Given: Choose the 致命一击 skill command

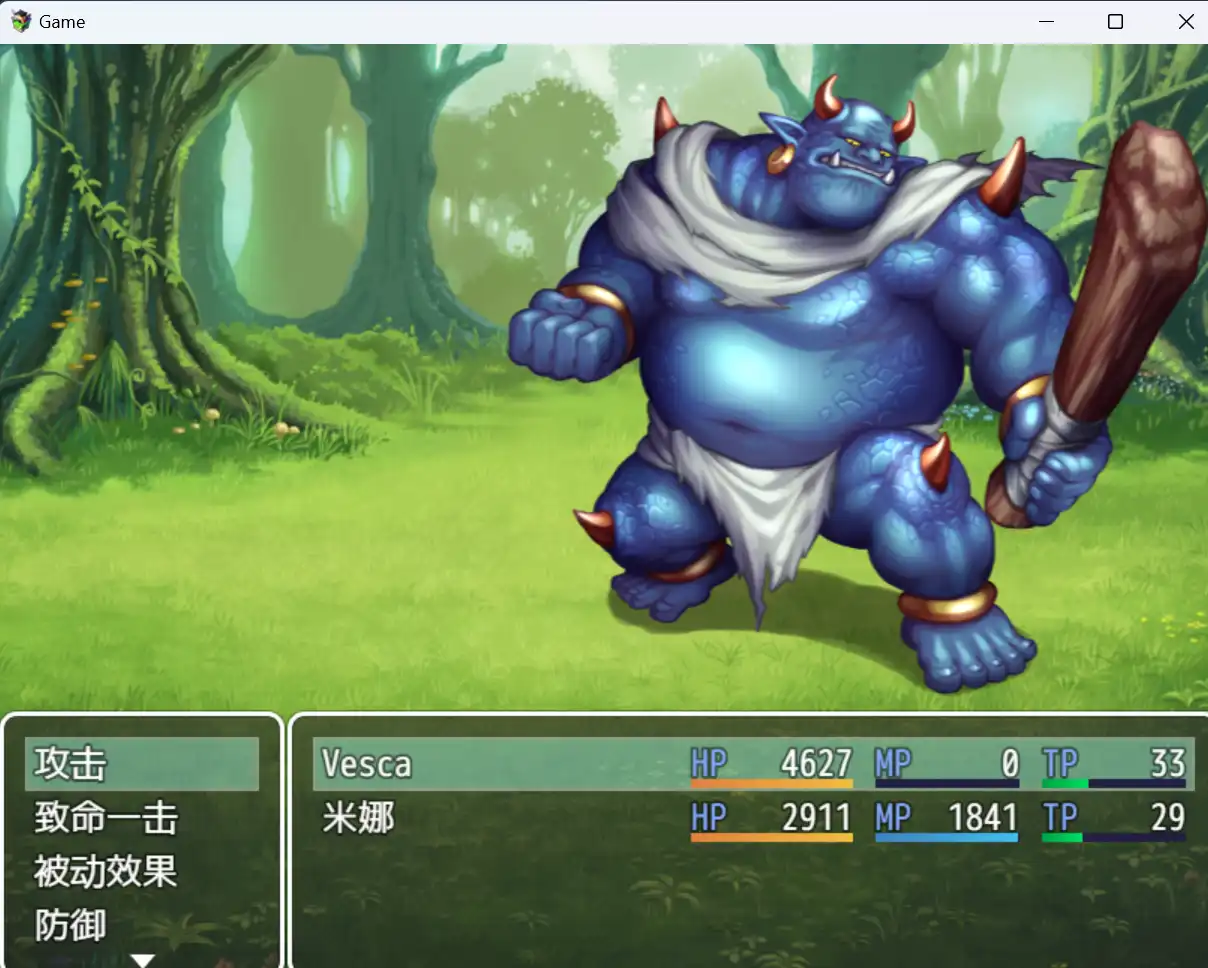Looking at the screenshot, I should tap(141, 818).
